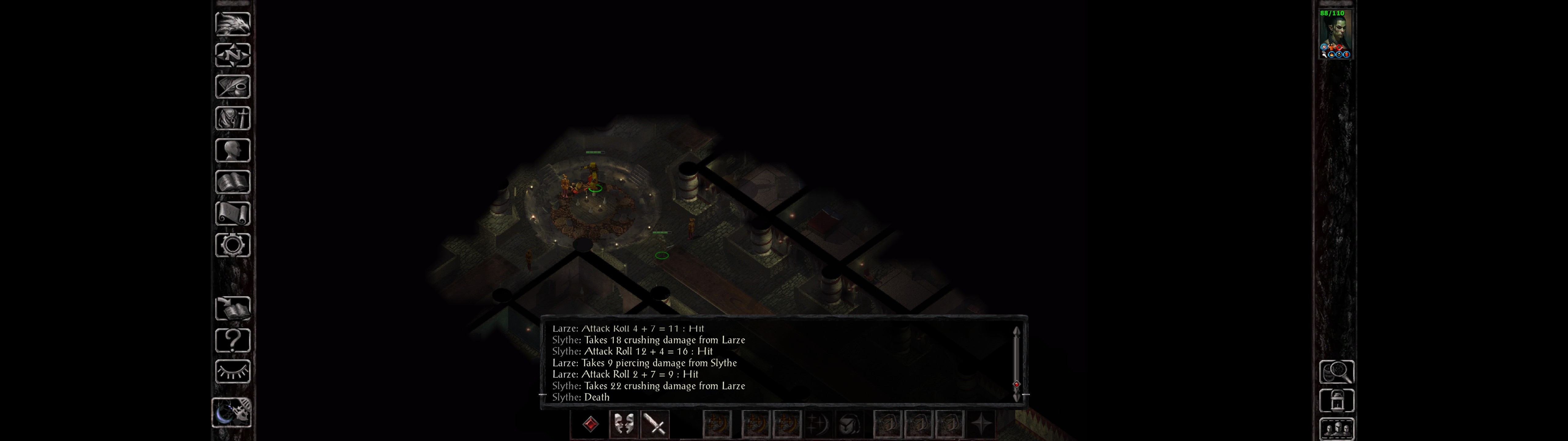Quick save with the book arrow button

[x=232, y=308]
